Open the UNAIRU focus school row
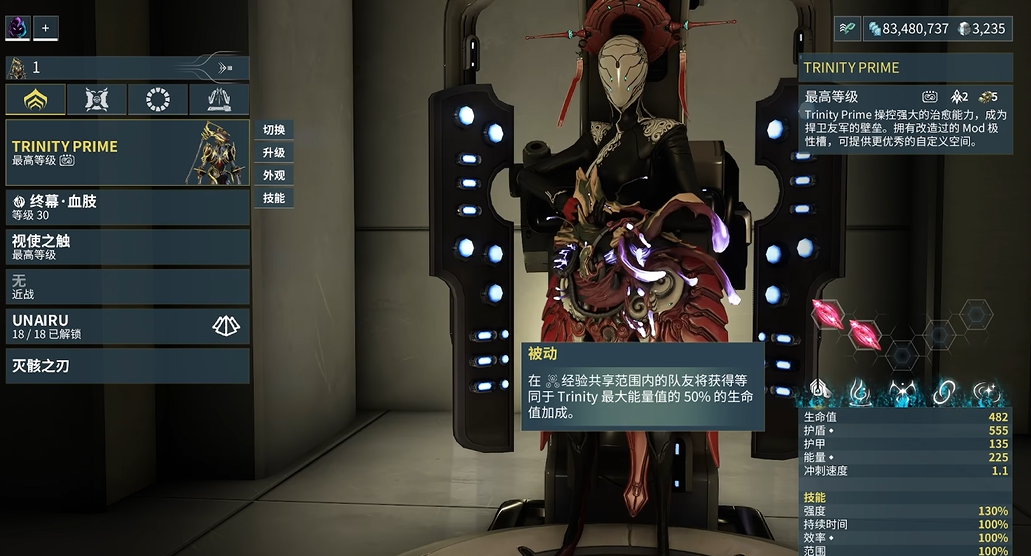This screenshot has width=1031, height=556. click(127, 326)
